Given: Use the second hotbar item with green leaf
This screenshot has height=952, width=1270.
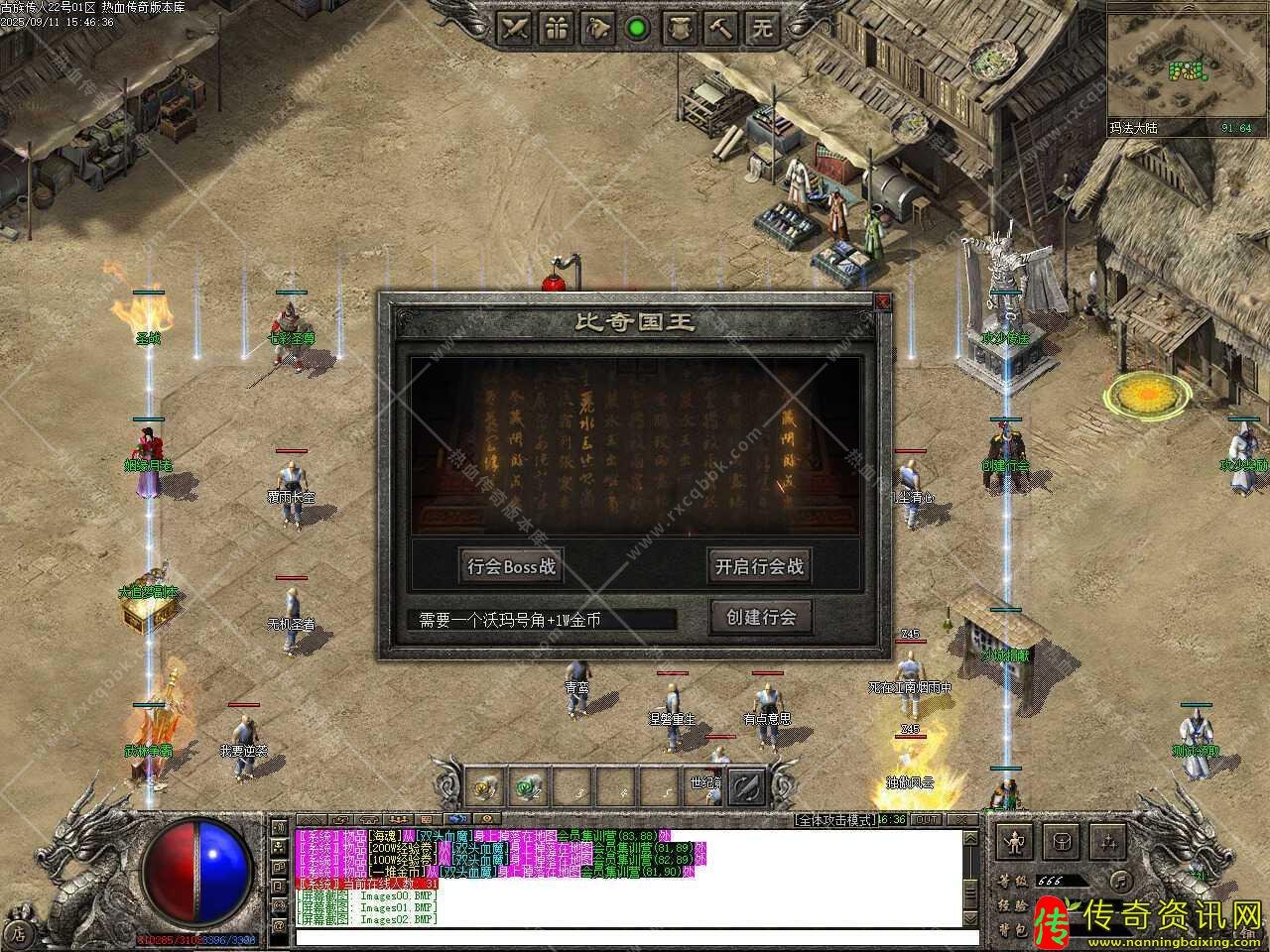Looking at the screenshot, I should pos(527,788).
